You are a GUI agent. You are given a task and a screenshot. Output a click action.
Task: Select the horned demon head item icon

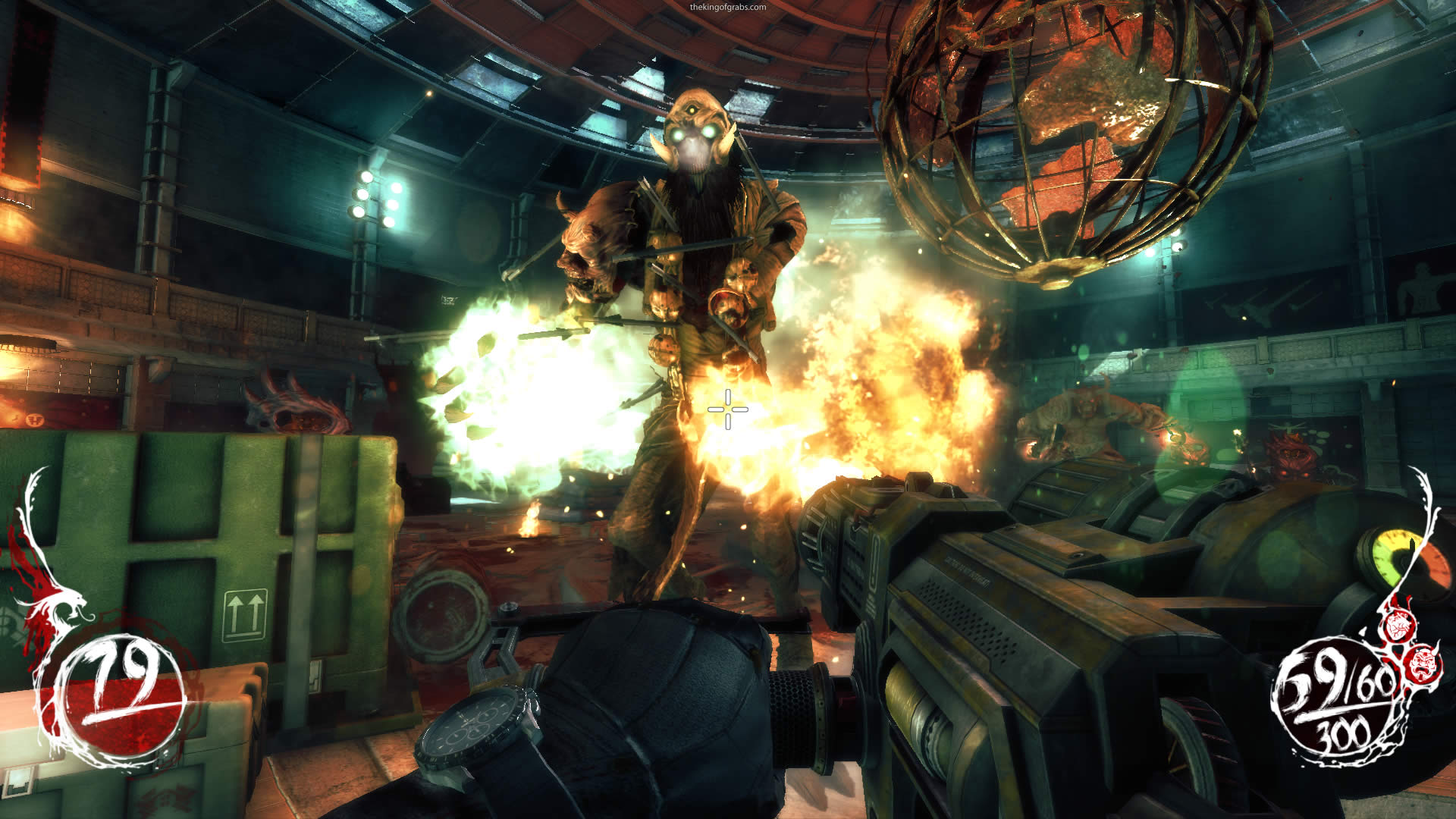pos(1422,664)
